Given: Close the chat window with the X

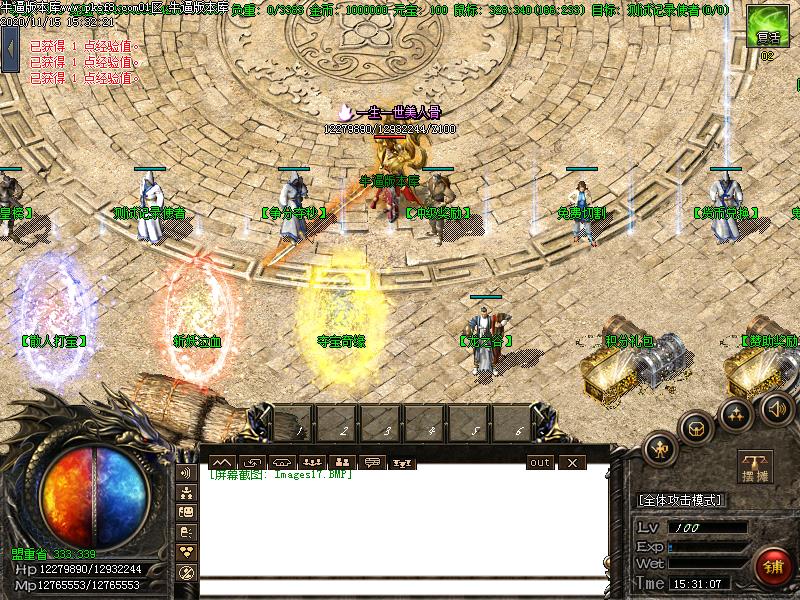Looking at the screenshot, I should tap(572, 462).
